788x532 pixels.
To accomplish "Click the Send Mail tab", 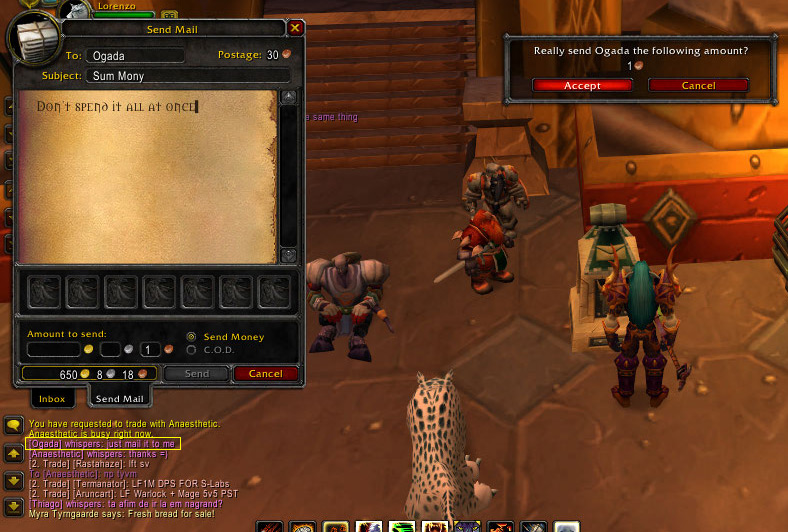I will click(120, 398).
